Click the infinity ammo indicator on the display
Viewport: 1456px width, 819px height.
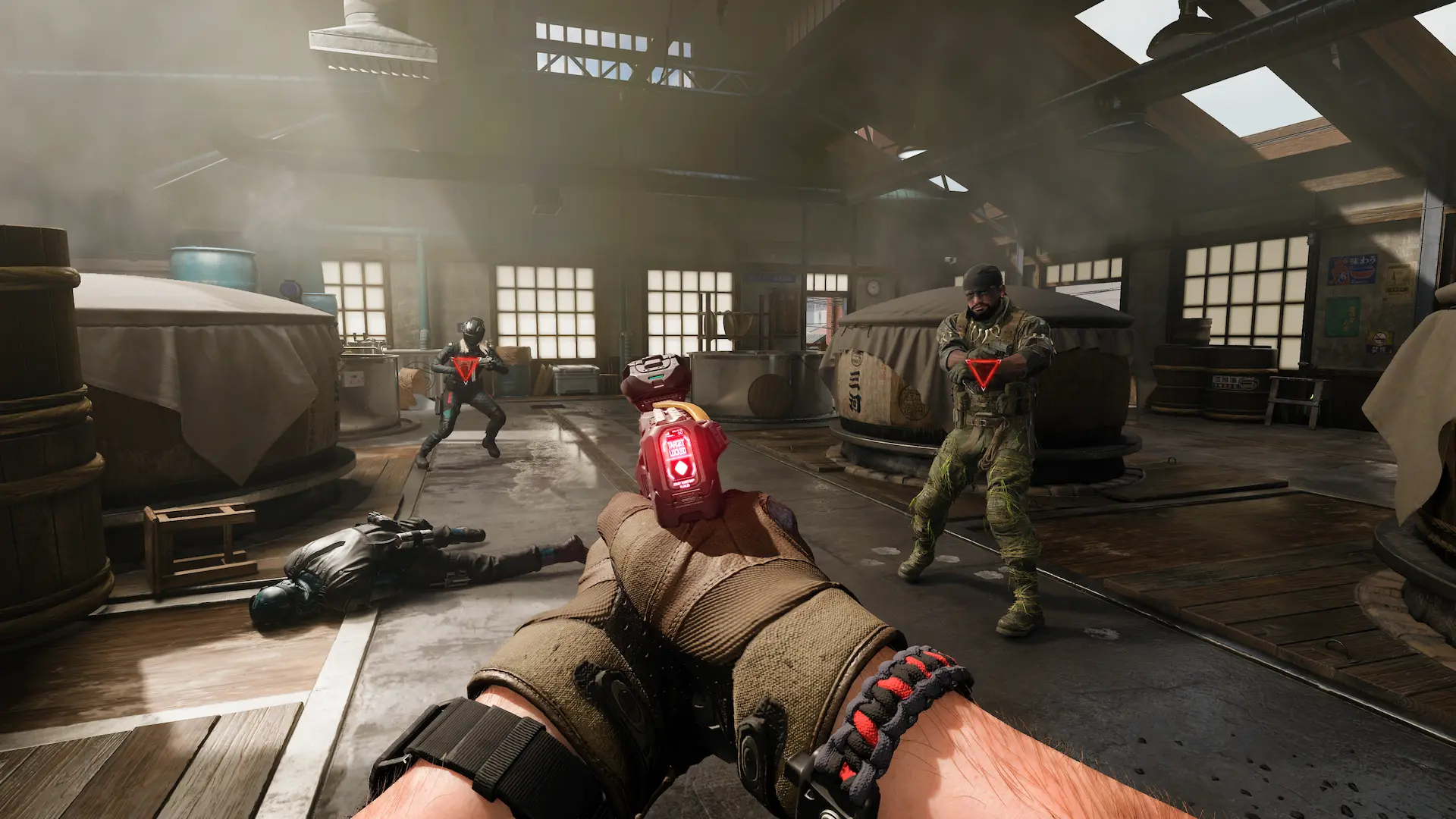pos(679,432)
